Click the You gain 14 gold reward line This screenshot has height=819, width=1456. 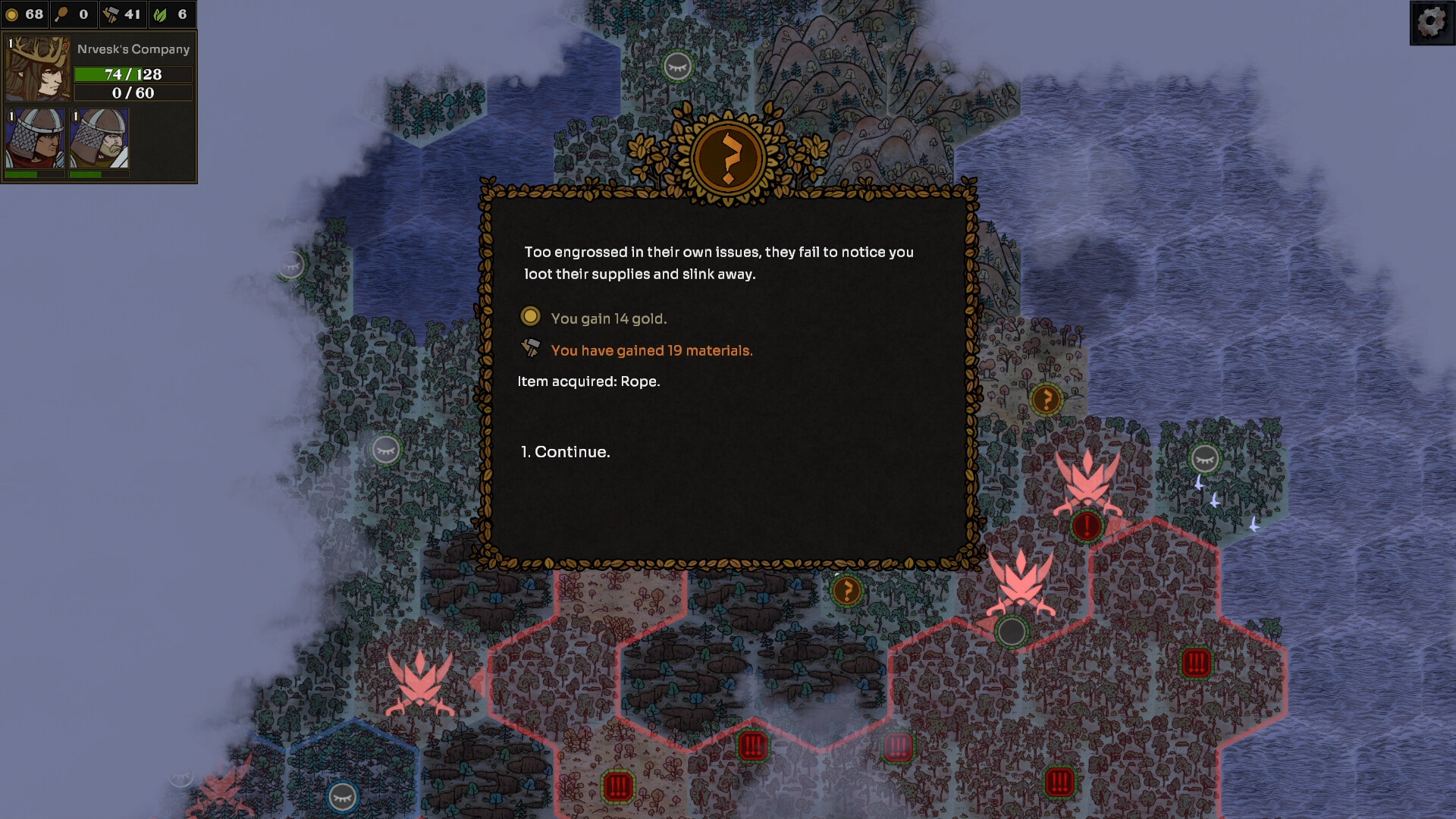(x=609, y=317)
